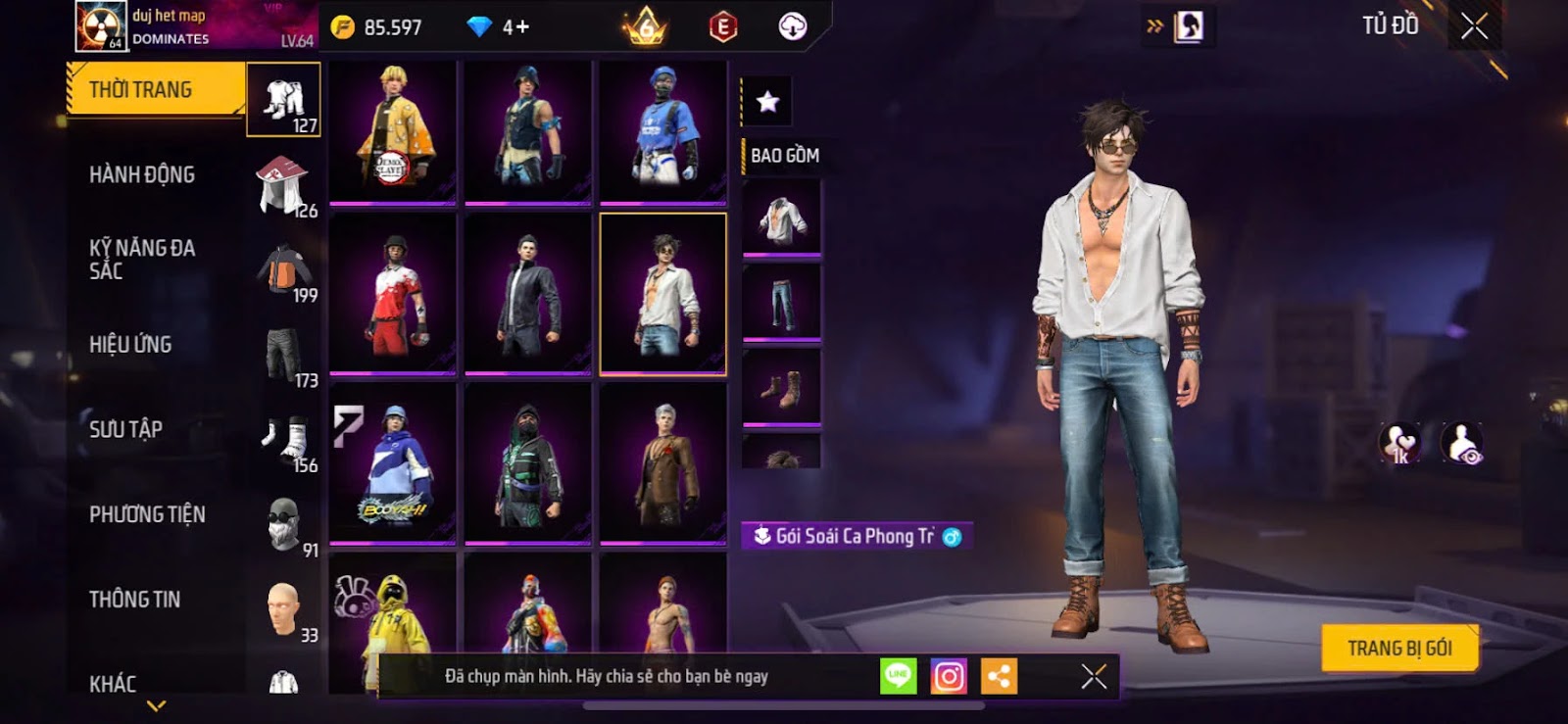Viewport: 1568px width, 724px height.
Task: Select Kỹ Năng Đa Sắc category
Action: pos(142,260)
